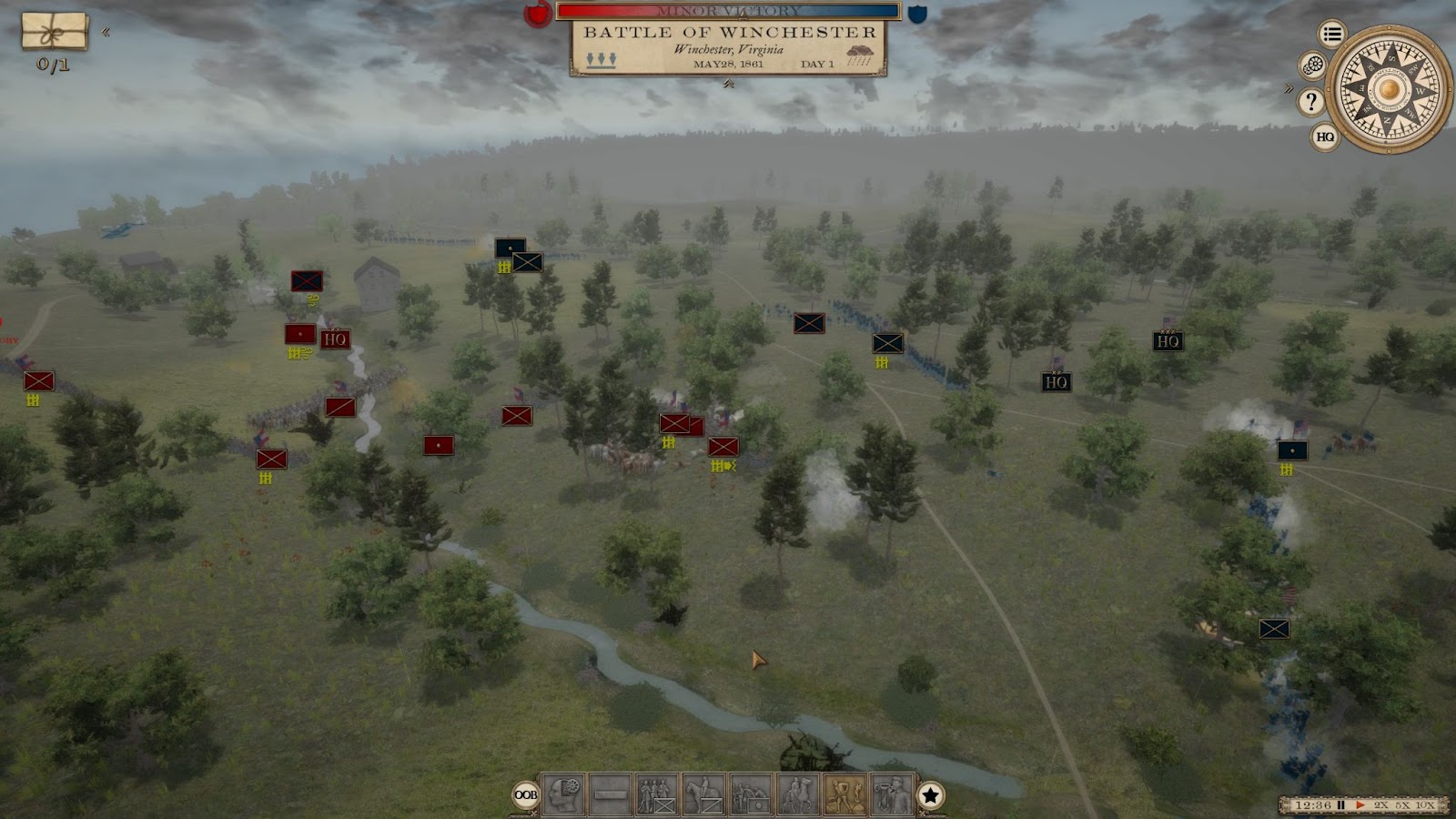Viewport: 1456px width, 819px height.
Task: Open the list menu button by compass
Action: (1332, 35)
